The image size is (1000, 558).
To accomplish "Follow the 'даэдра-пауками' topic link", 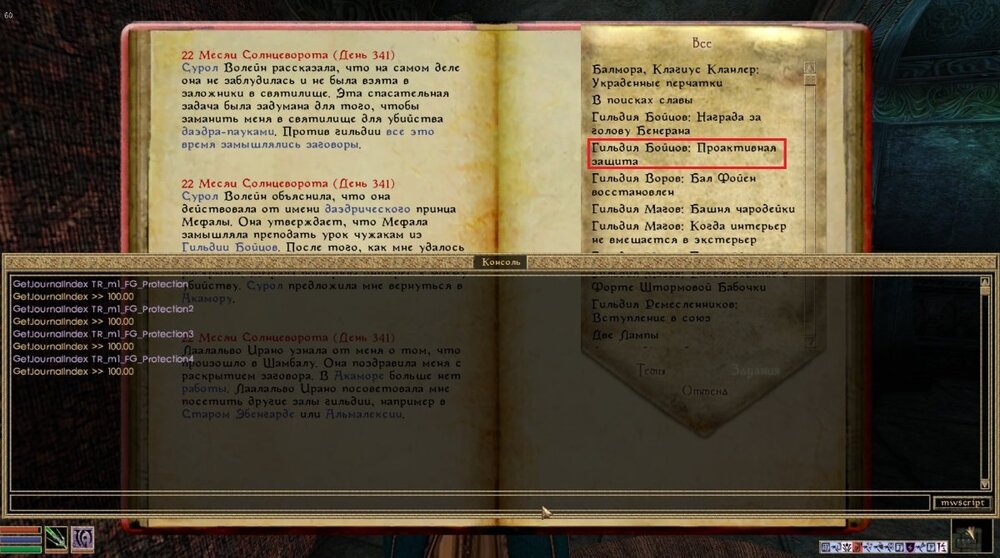I will click(x=228, y=131).
